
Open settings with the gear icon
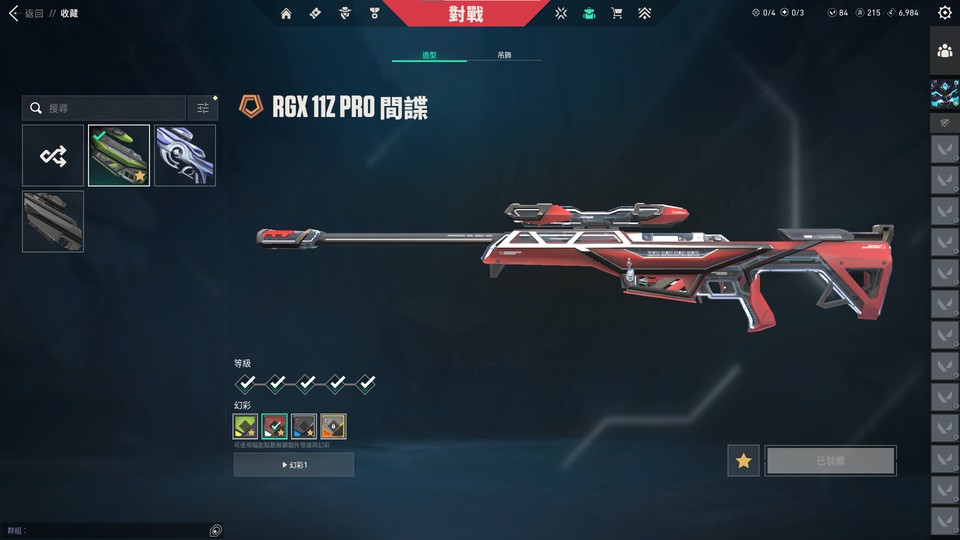coord(945,13)
